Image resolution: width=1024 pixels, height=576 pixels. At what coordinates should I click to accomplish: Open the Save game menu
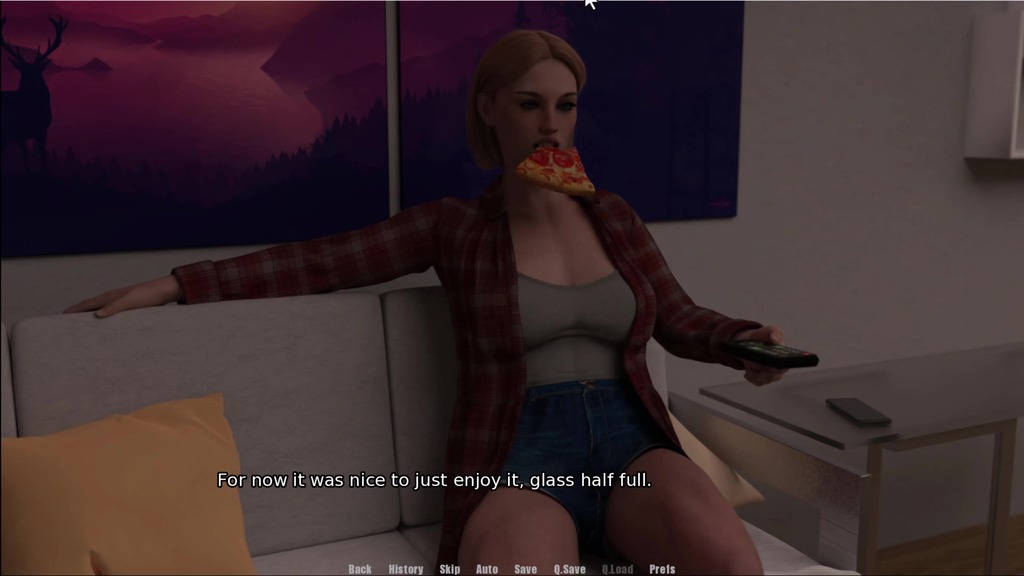coord(526,569)
